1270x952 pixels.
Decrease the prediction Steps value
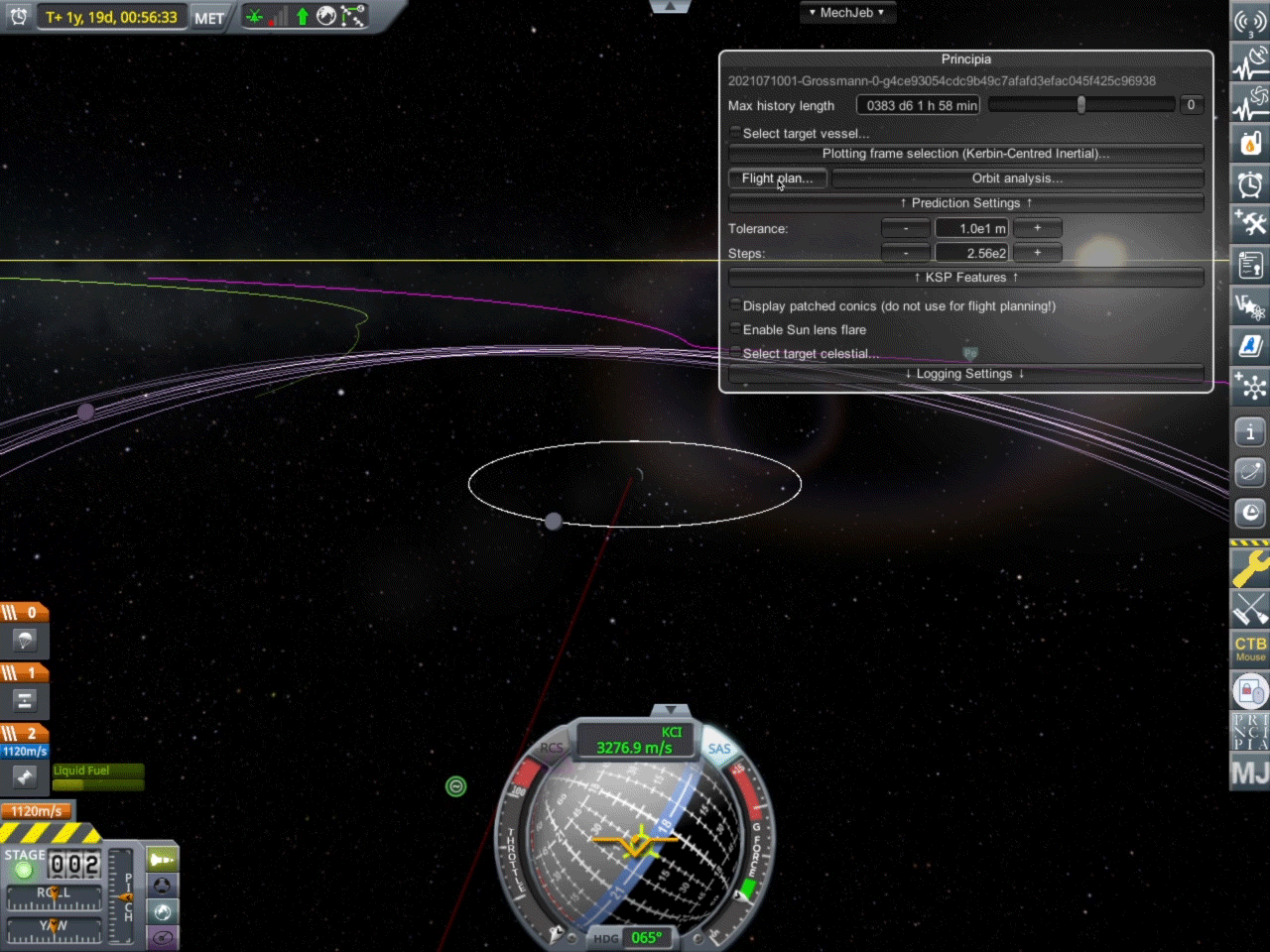pos(905,253)
